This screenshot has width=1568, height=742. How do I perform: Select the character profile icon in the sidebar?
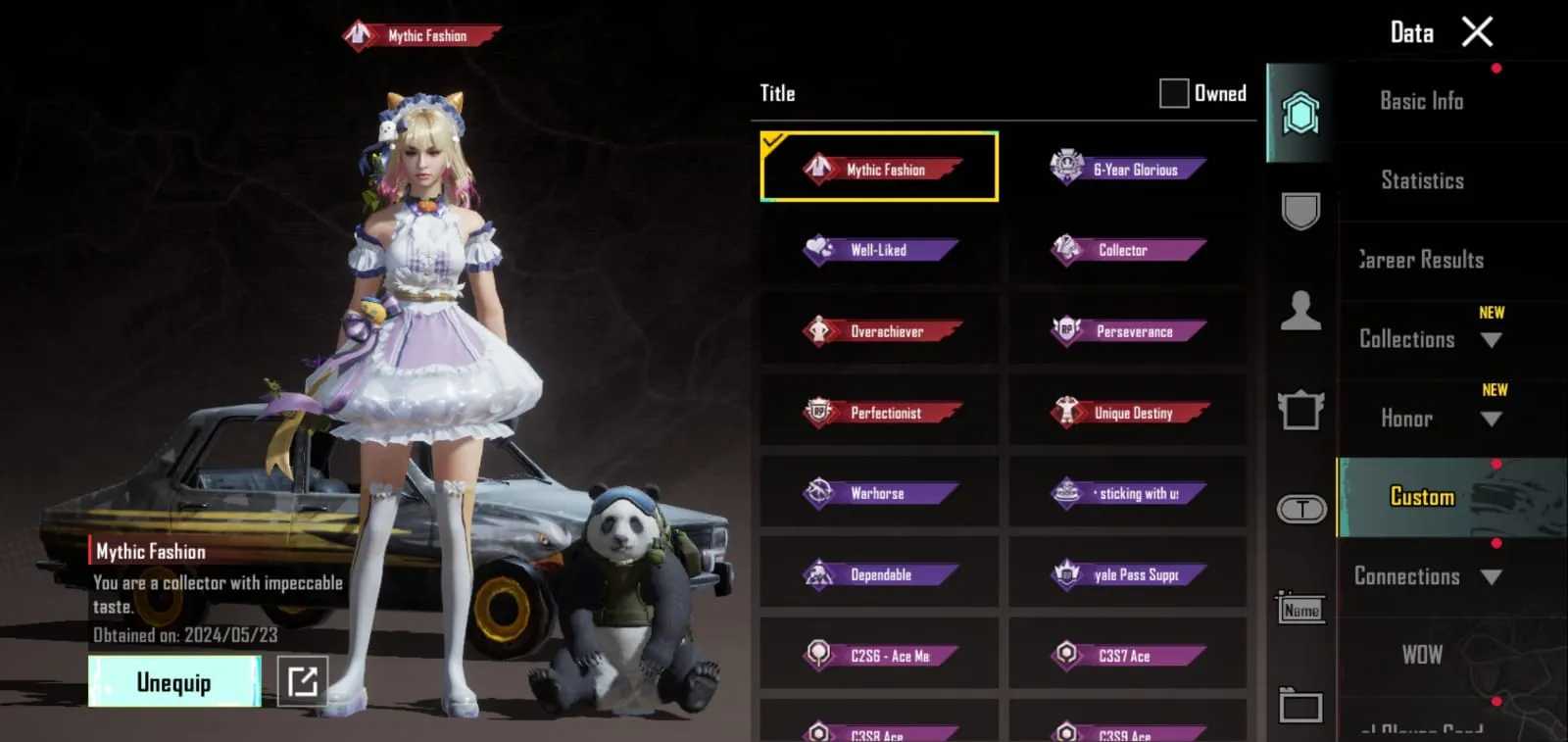(x=1300, y=309)
